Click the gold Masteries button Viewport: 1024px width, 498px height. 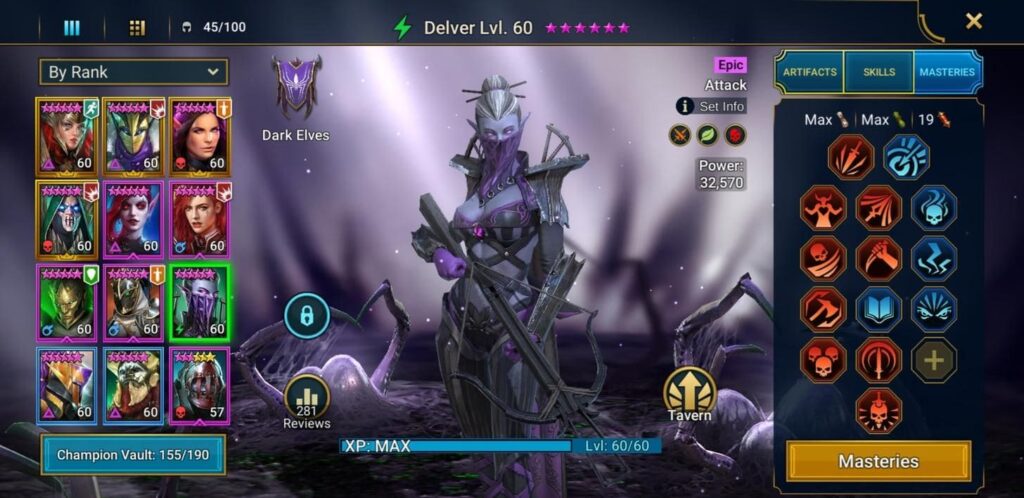coord(878,461)
